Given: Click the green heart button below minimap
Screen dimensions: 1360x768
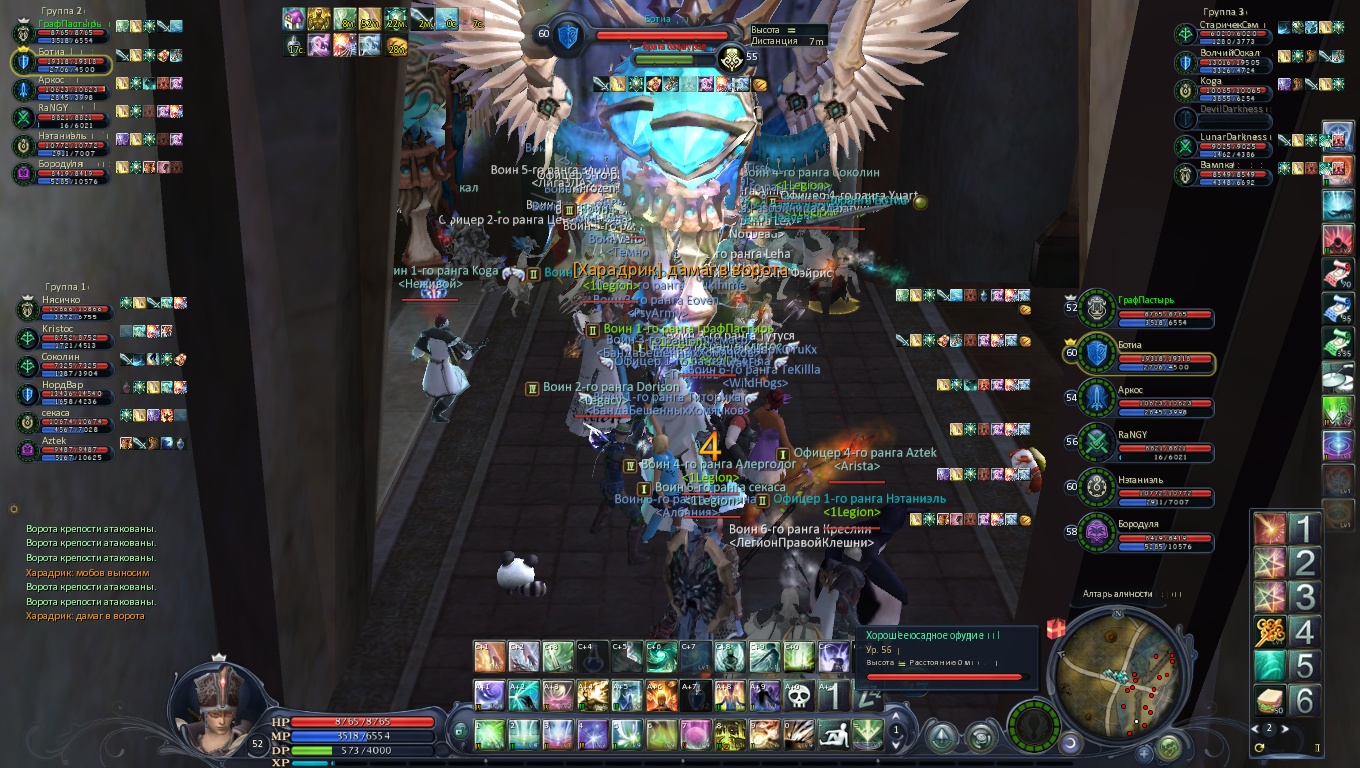Looking at the screenshot, I should (1168, 747).
